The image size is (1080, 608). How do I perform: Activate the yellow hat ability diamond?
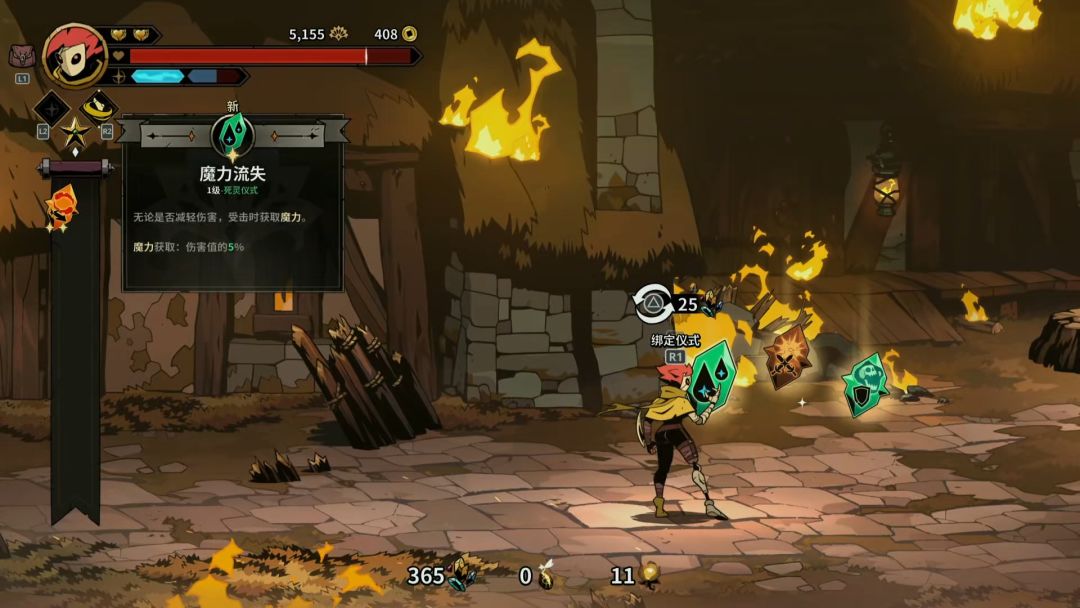point(98,106)
